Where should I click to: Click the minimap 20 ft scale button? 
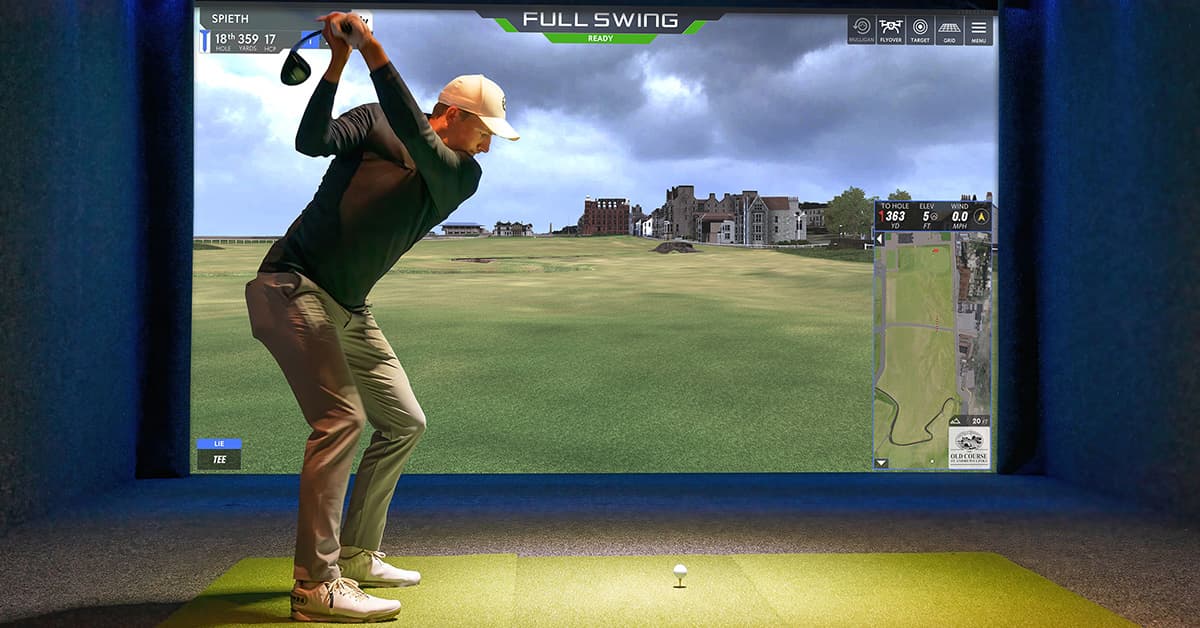pos(969,422)
